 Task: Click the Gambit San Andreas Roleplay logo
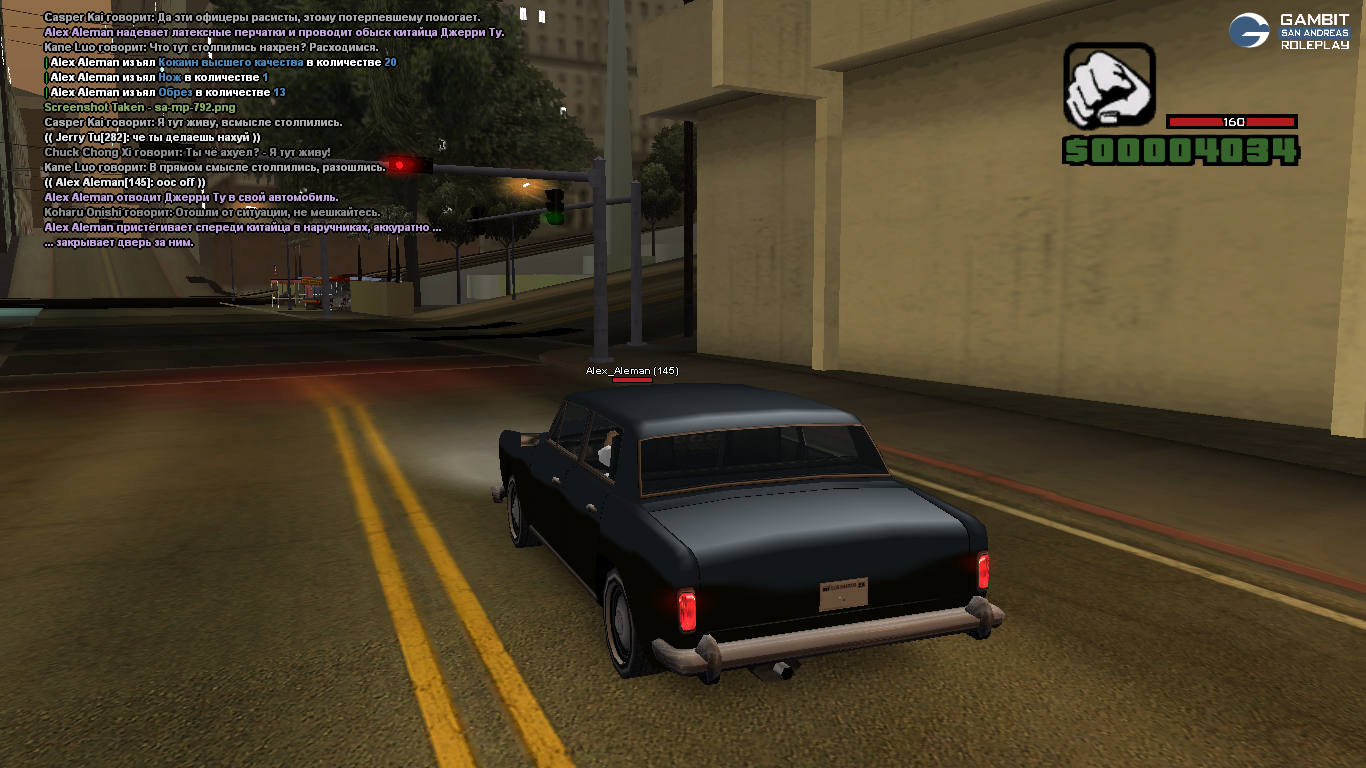[1289, 32]
